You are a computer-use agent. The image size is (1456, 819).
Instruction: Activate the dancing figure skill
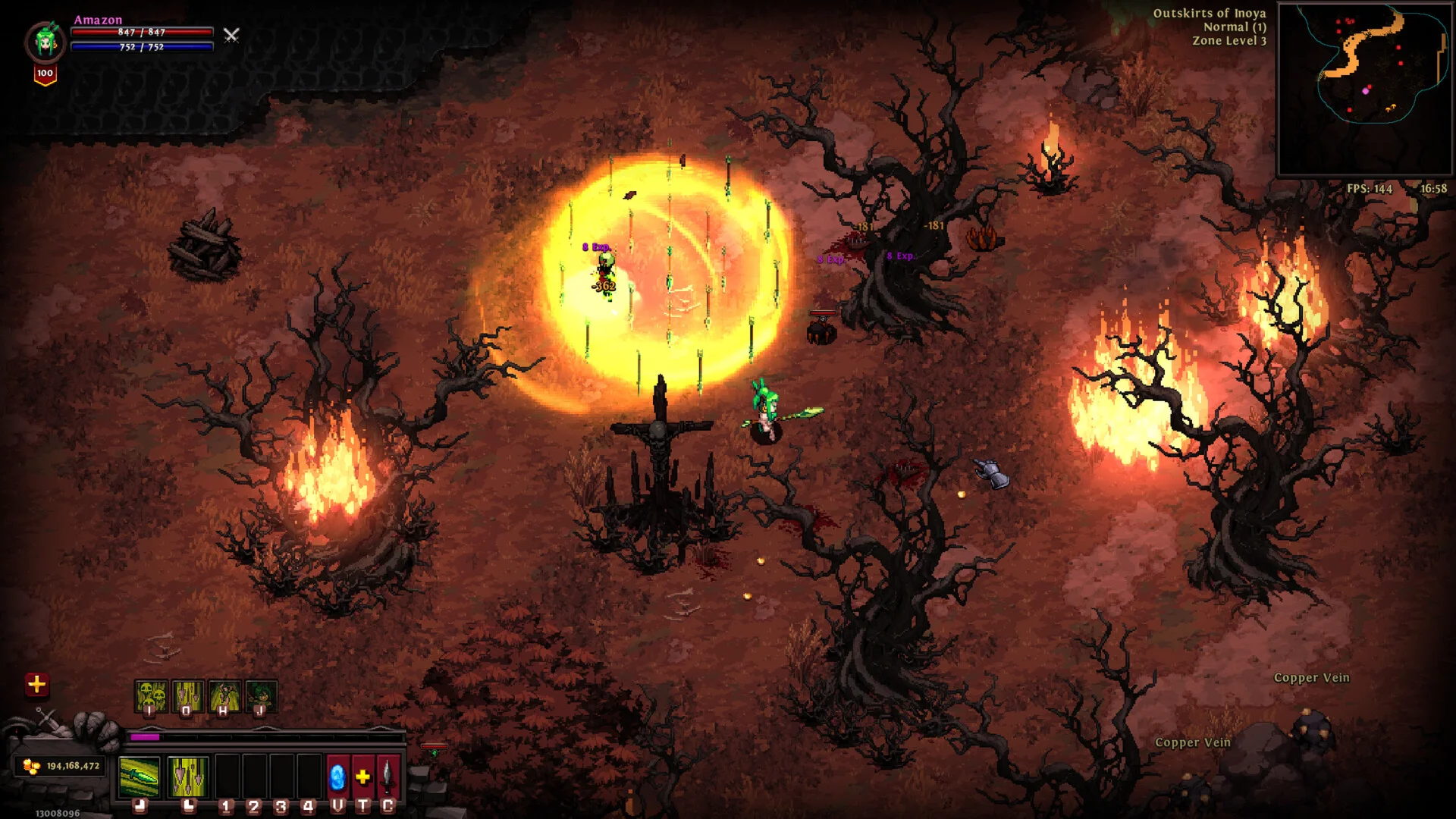pyautogui.click(x=224, y=696)
